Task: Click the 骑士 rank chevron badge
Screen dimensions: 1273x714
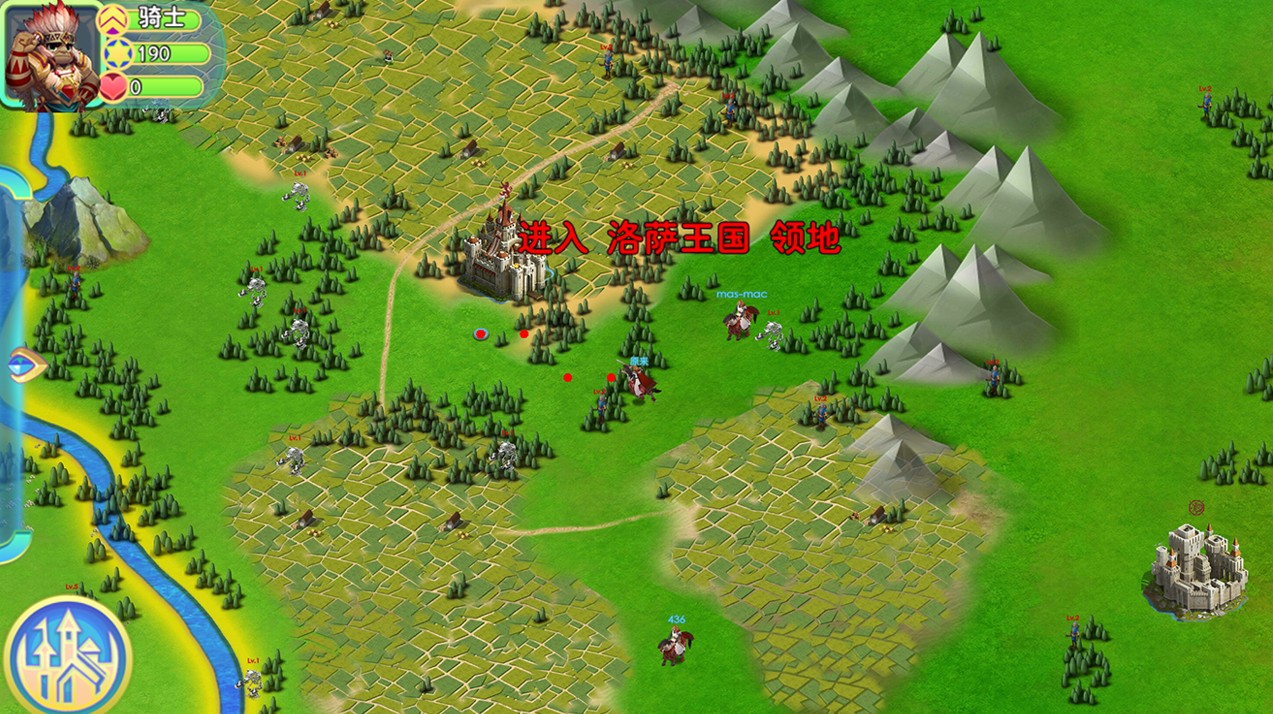Action: pyautogui.click(x=115, y=18)
